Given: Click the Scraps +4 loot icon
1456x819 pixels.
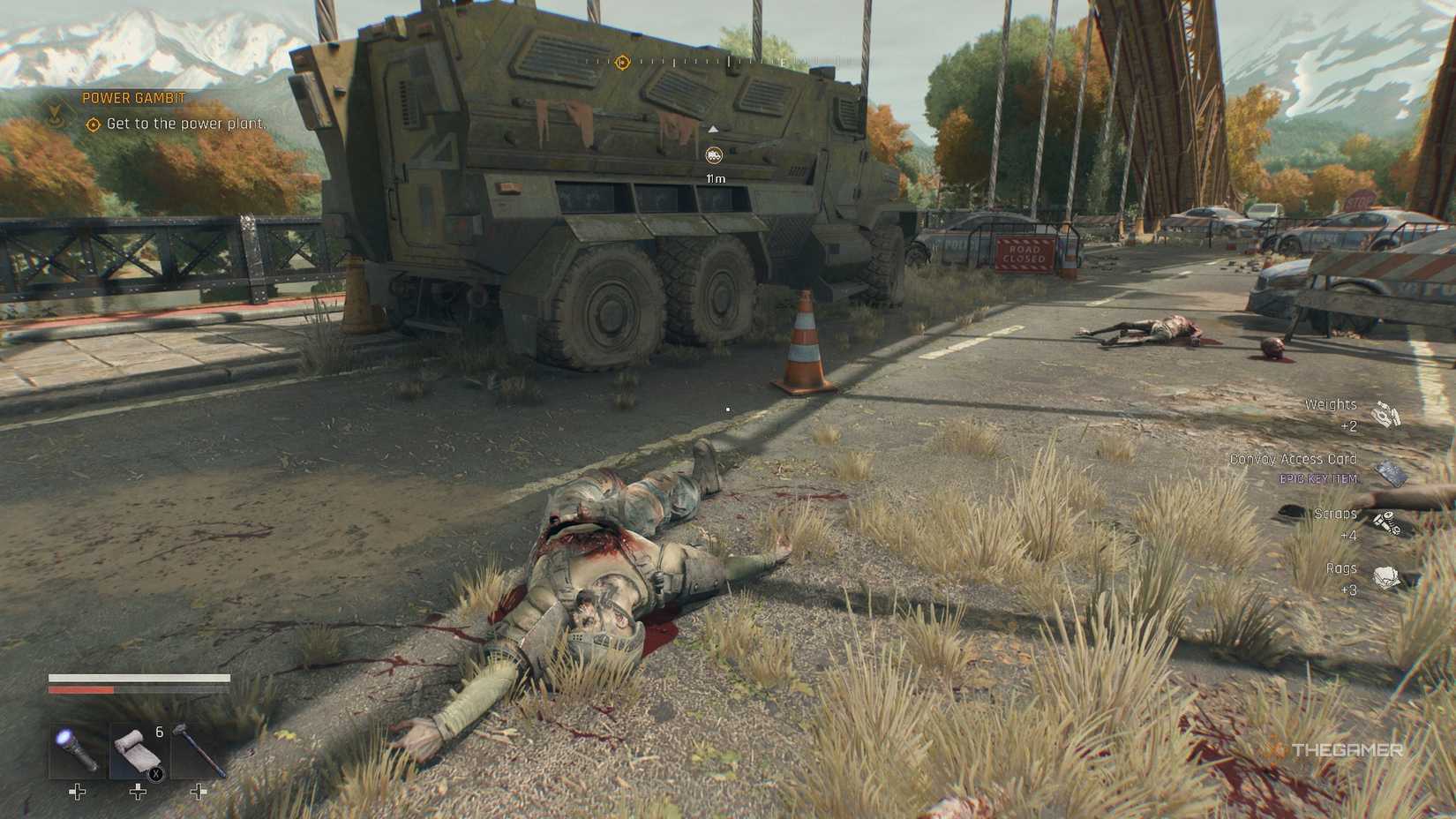Looking at the screenshot, I should (1388, 522).
